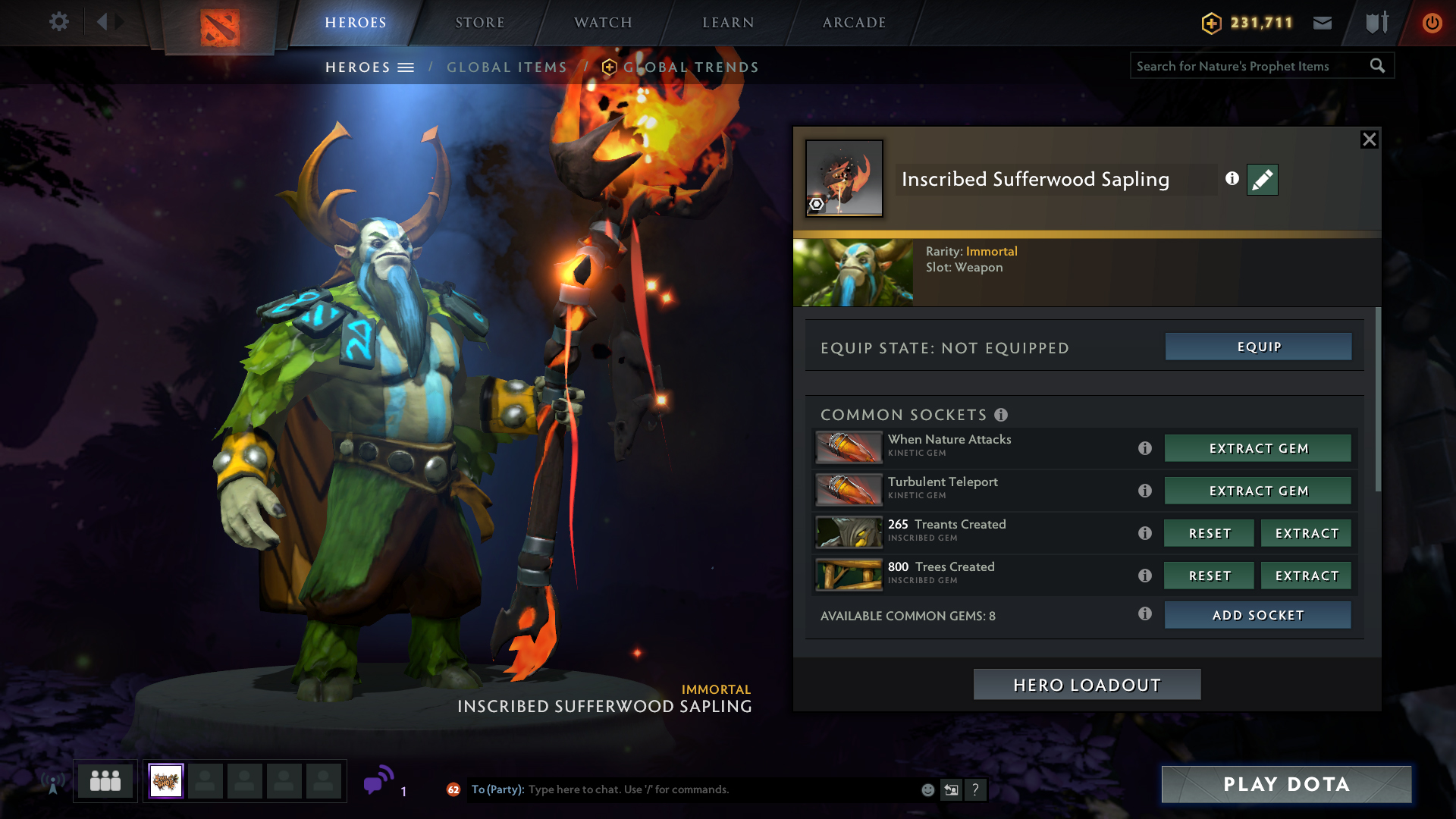
Task: Quit the game with power button
Action: (1432, 23)
